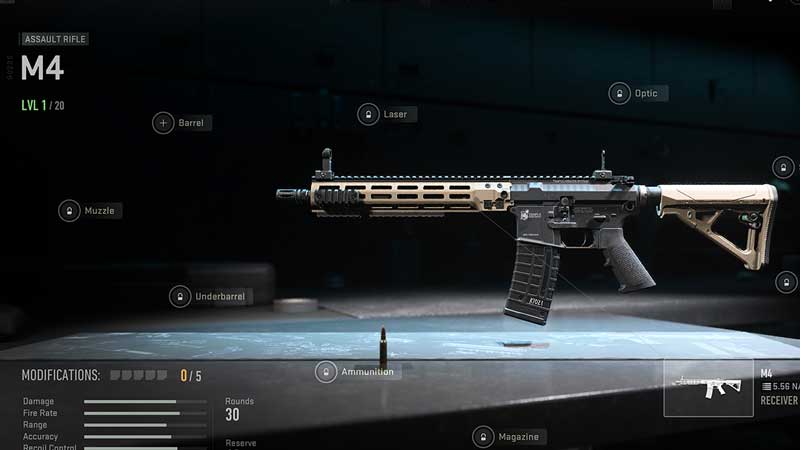Select the Underbarrel attachment slot
This screenshot has width=800, height=450.
coord(180,297)
